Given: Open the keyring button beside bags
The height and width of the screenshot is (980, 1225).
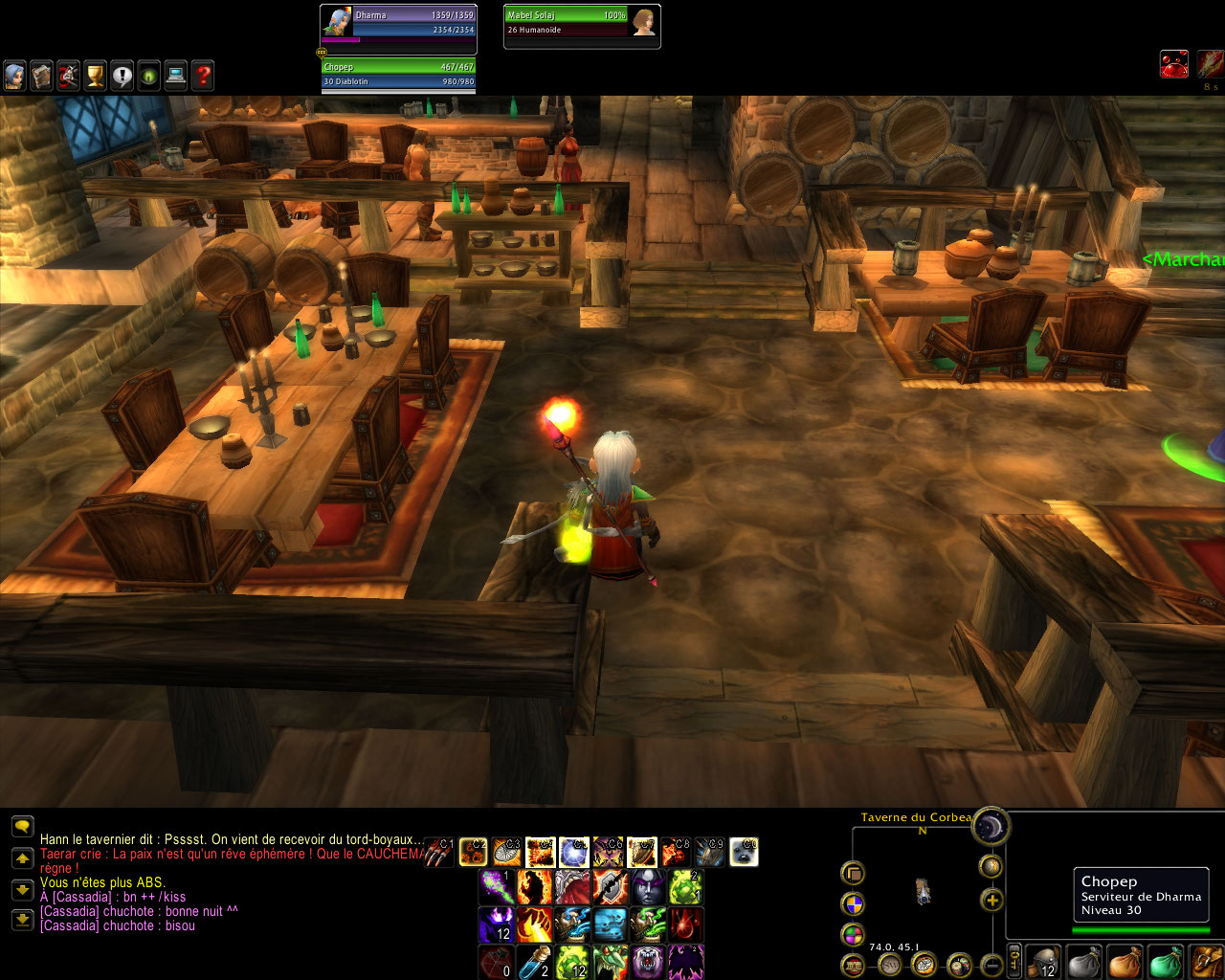Looking at the screenshot, I should (1015, 962).
